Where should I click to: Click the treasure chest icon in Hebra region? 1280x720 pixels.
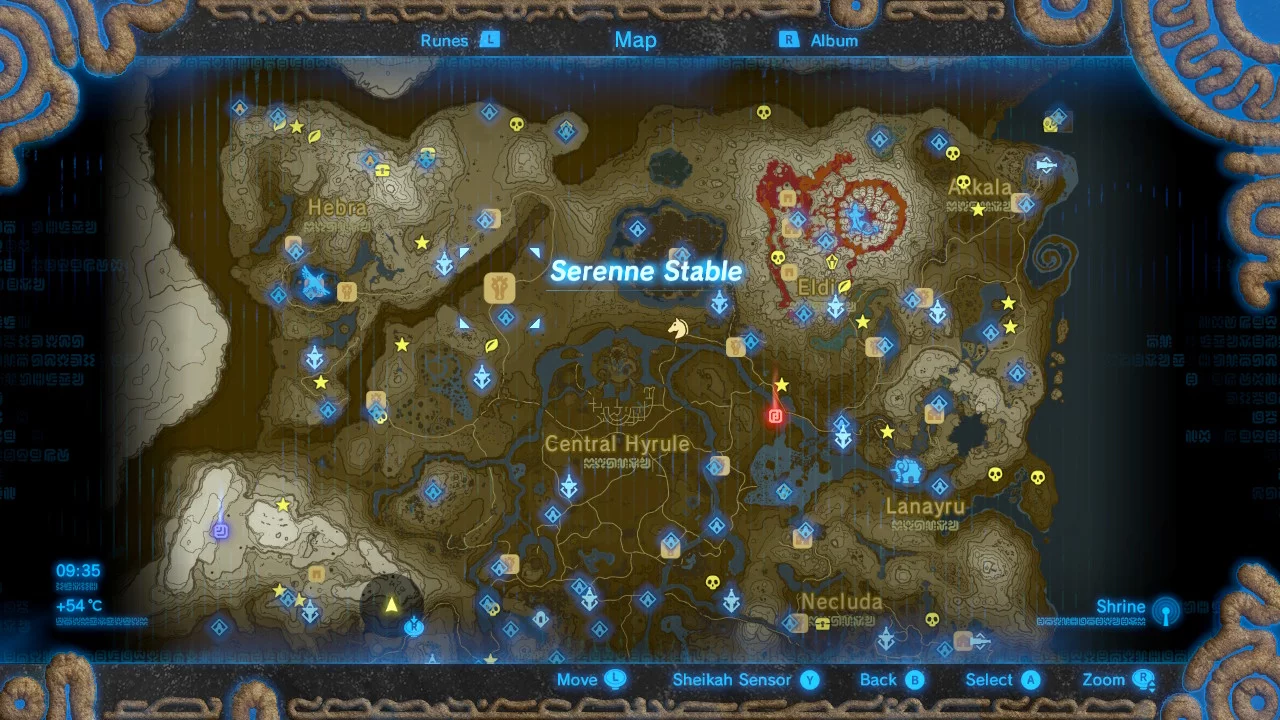(x=383, y=171)
